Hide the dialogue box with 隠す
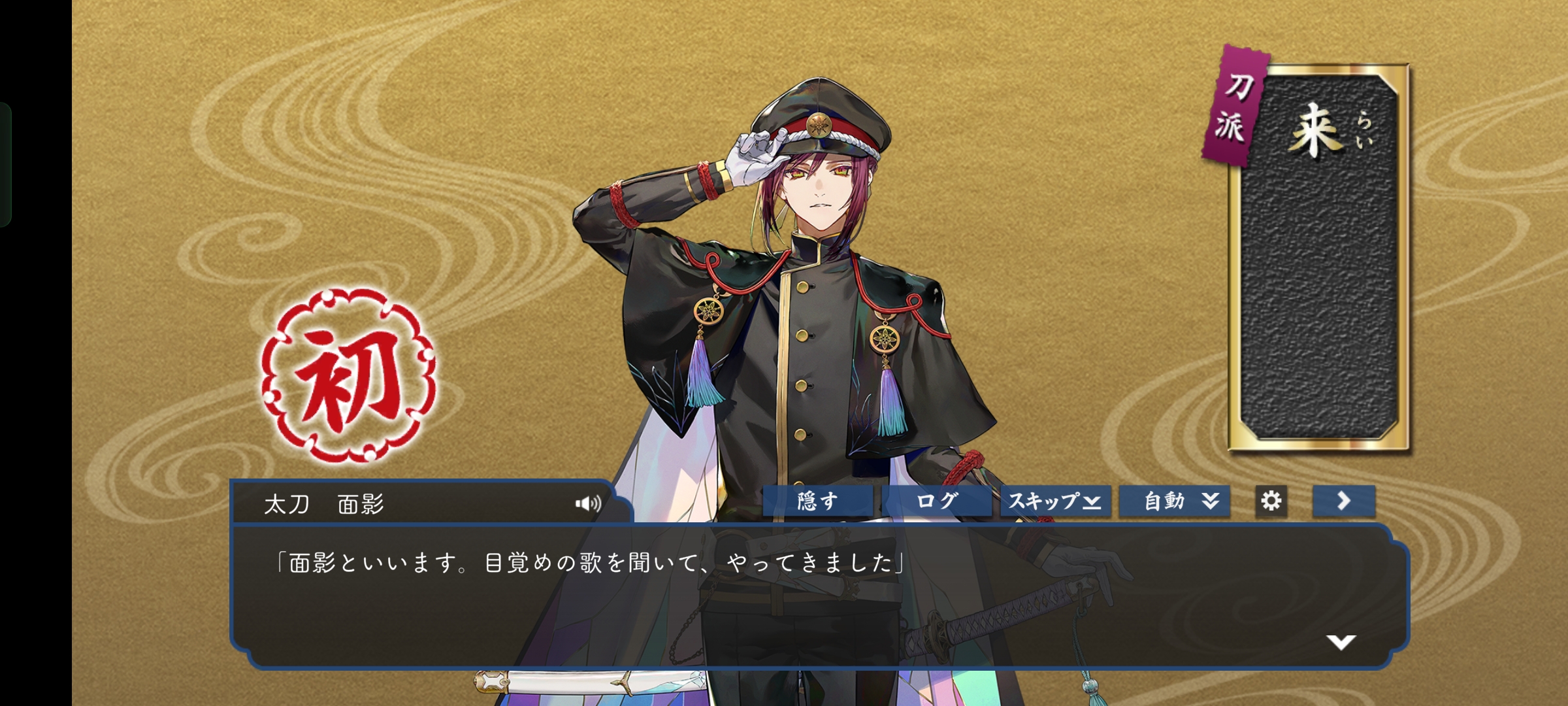The height and width of the screenshot is (706, 1568). coord(818,501)
